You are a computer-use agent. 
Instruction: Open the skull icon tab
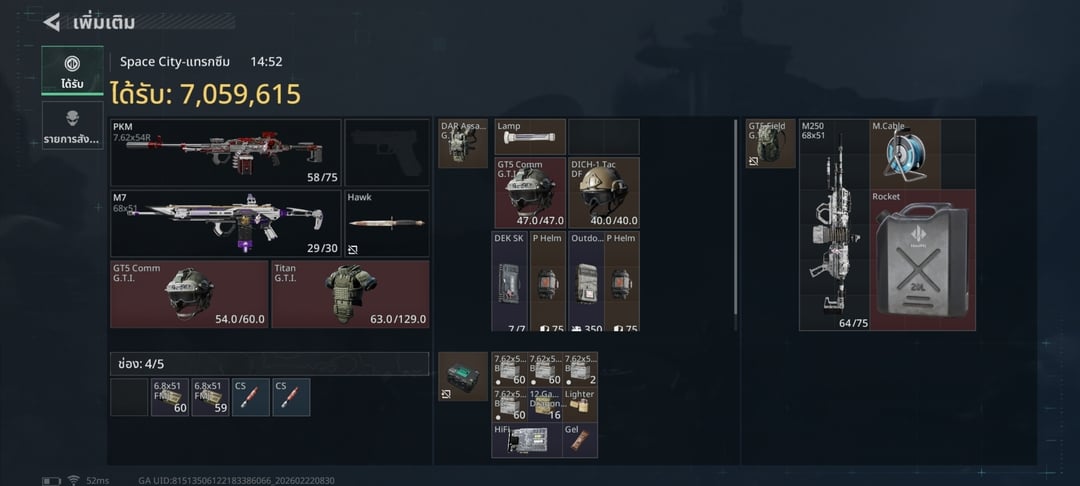(x=72, y=126)
